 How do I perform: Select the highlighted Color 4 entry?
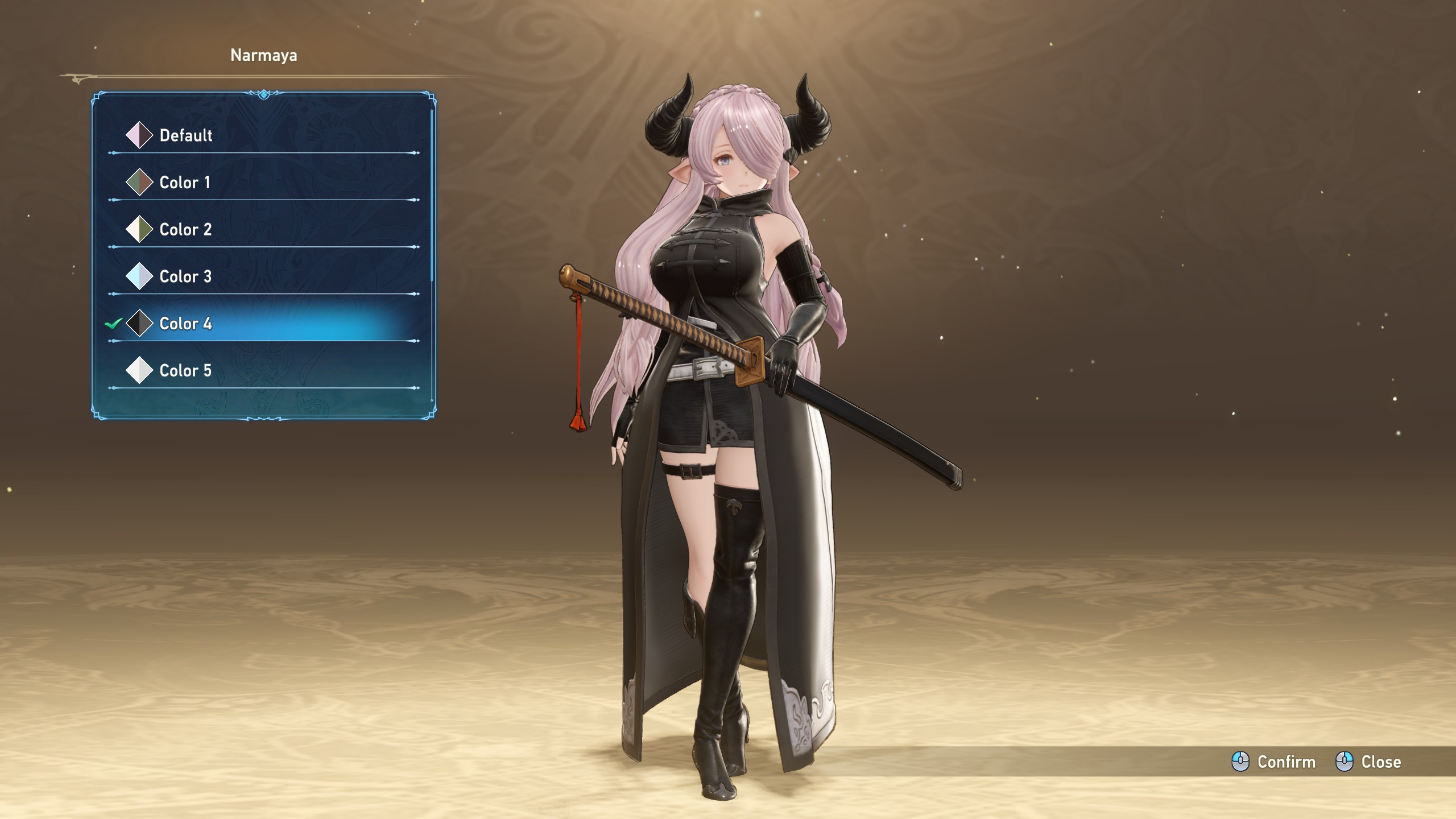click(x=185, y=324)
